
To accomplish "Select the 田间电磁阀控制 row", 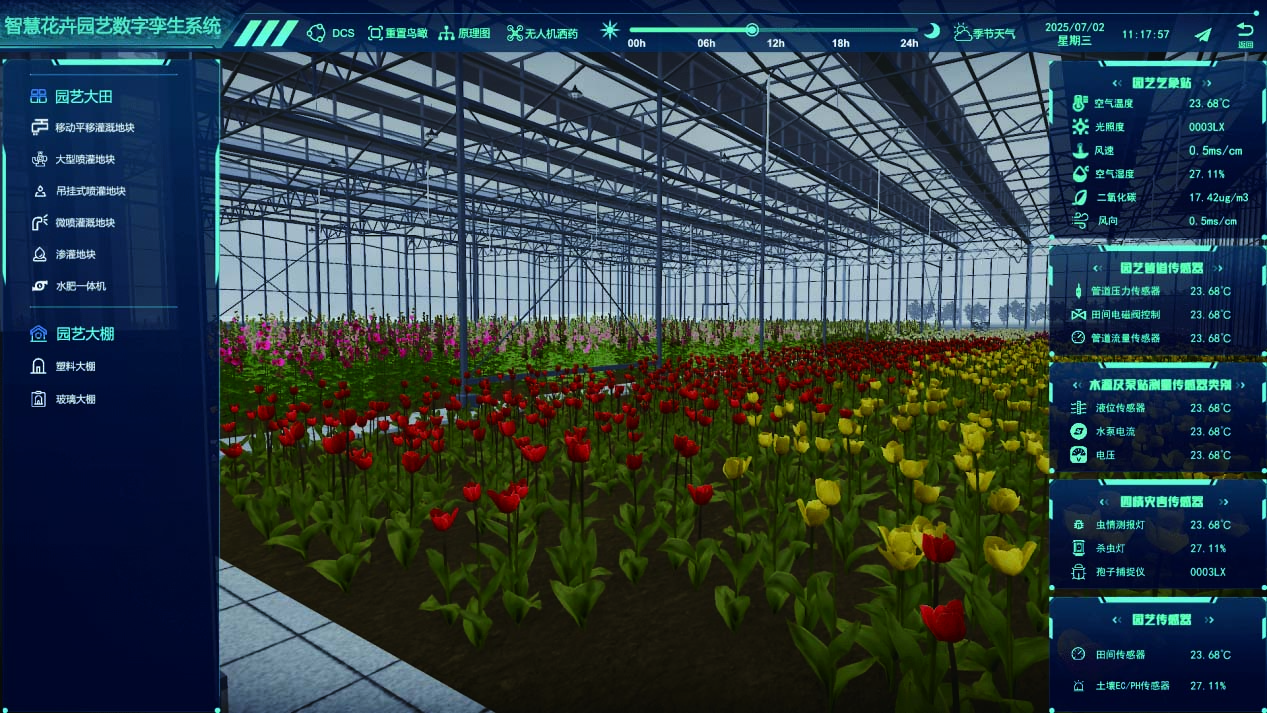I will 1125,315.
